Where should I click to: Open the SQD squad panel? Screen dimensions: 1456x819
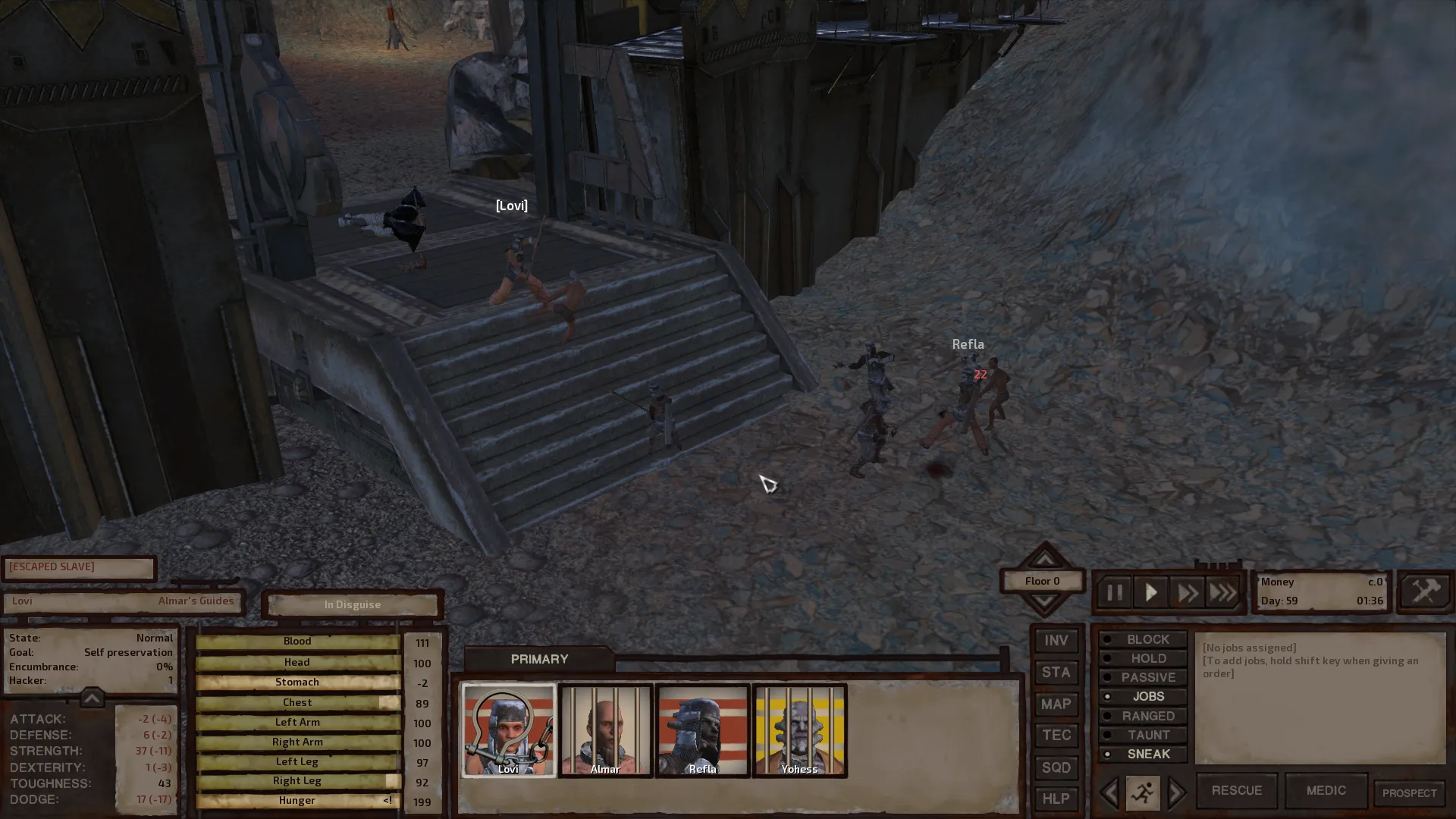pos(1056,767)
